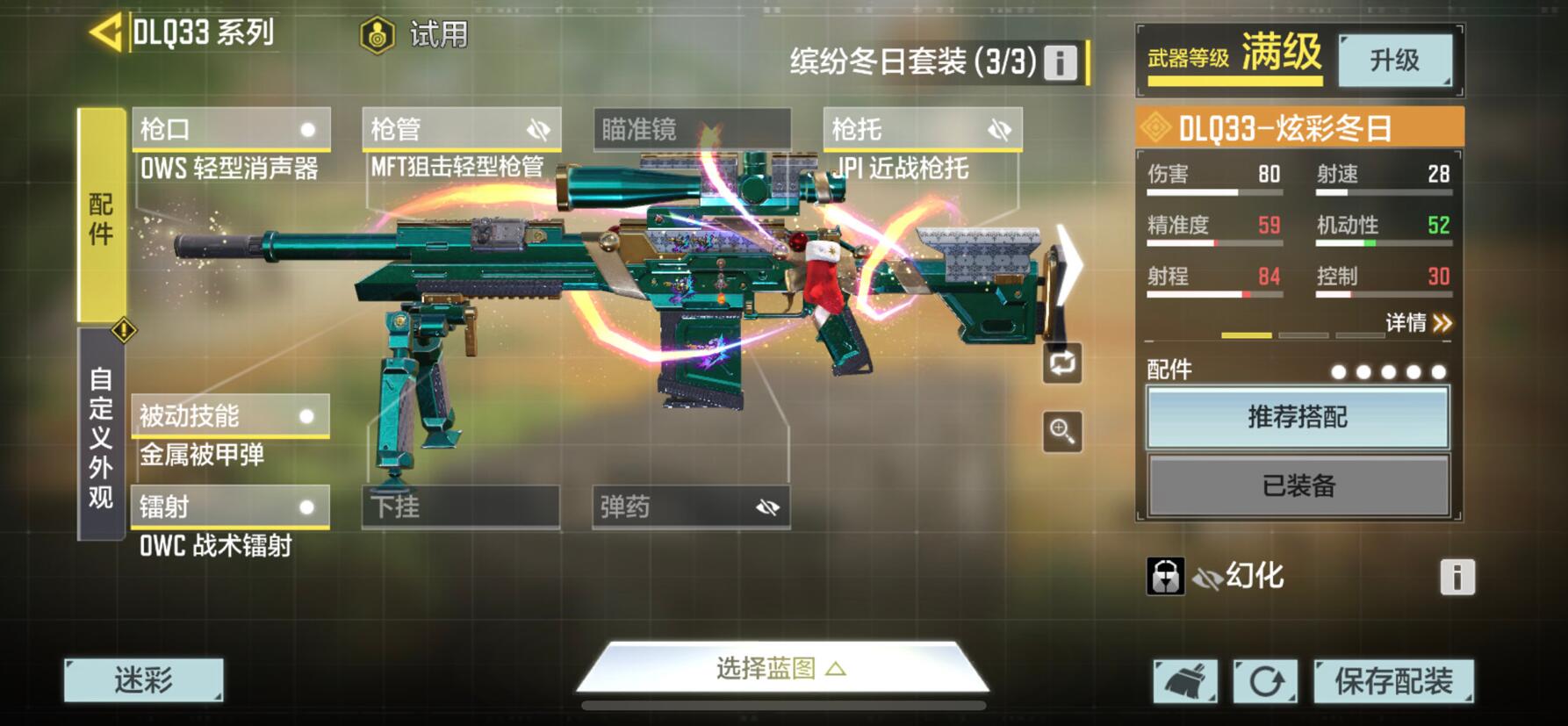Click 推荐搭配 recommended loadout button
1568x726 pixels.
[x=1298, y=417]
